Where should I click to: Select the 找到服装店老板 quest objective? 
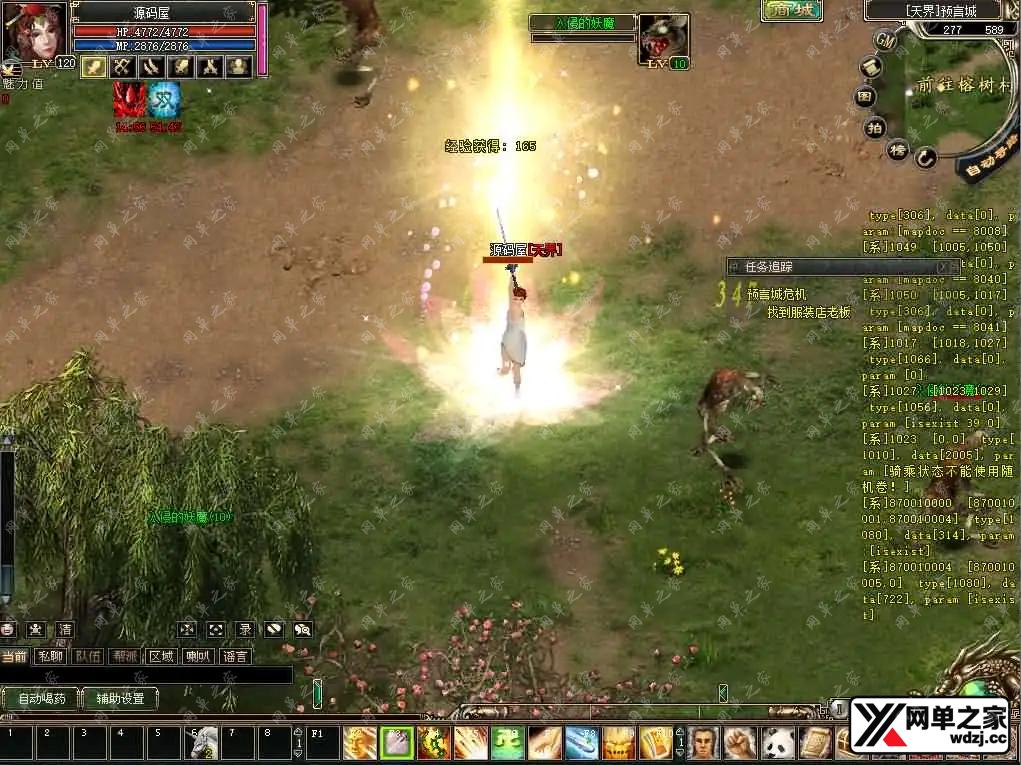click(808, 312)
